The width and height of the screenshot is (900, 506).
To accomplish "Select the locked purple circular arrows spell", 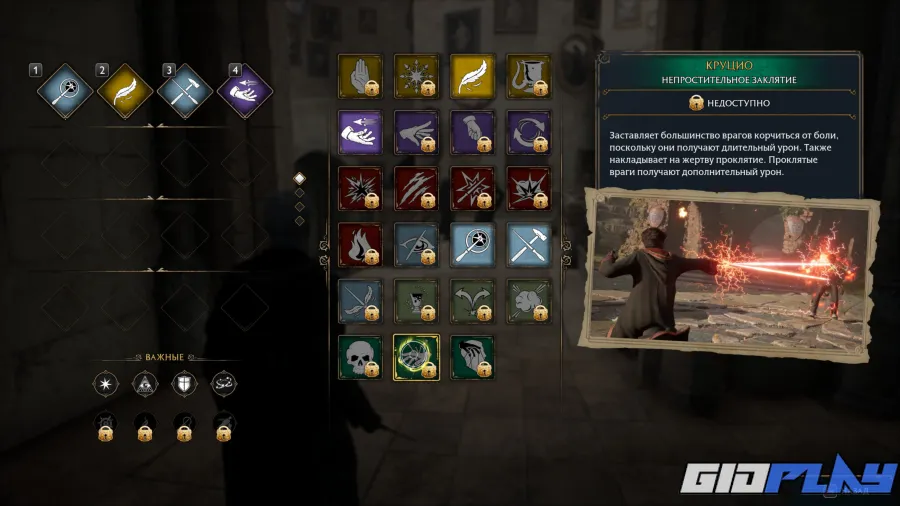I will (527, 130).
